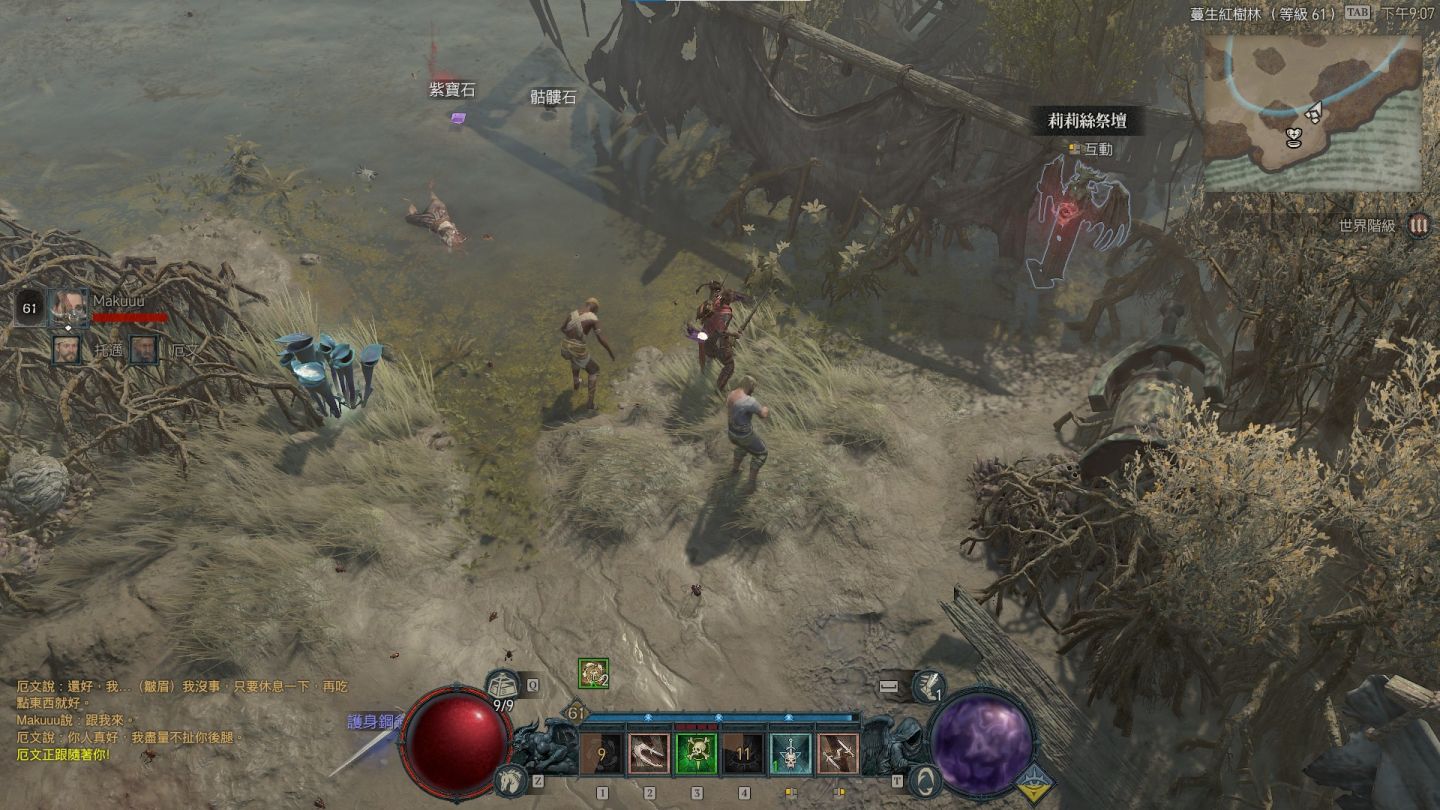This screenshot has width=1440, height=810.
Task: Use the healing potion icon
Action: tap(503, 686)
